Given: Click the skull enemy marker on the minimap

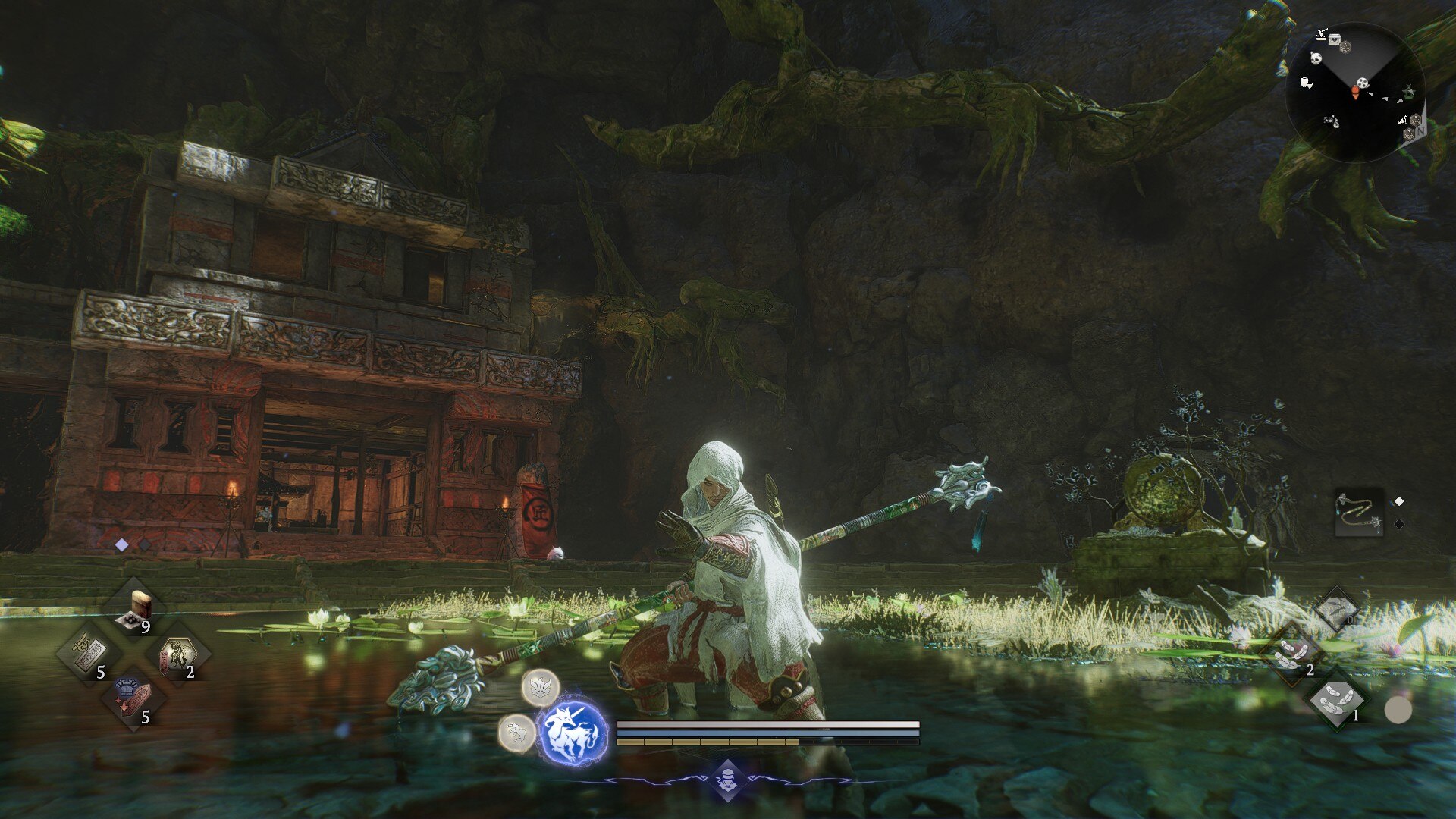Looking at the screenshot, I should 1316,58.
